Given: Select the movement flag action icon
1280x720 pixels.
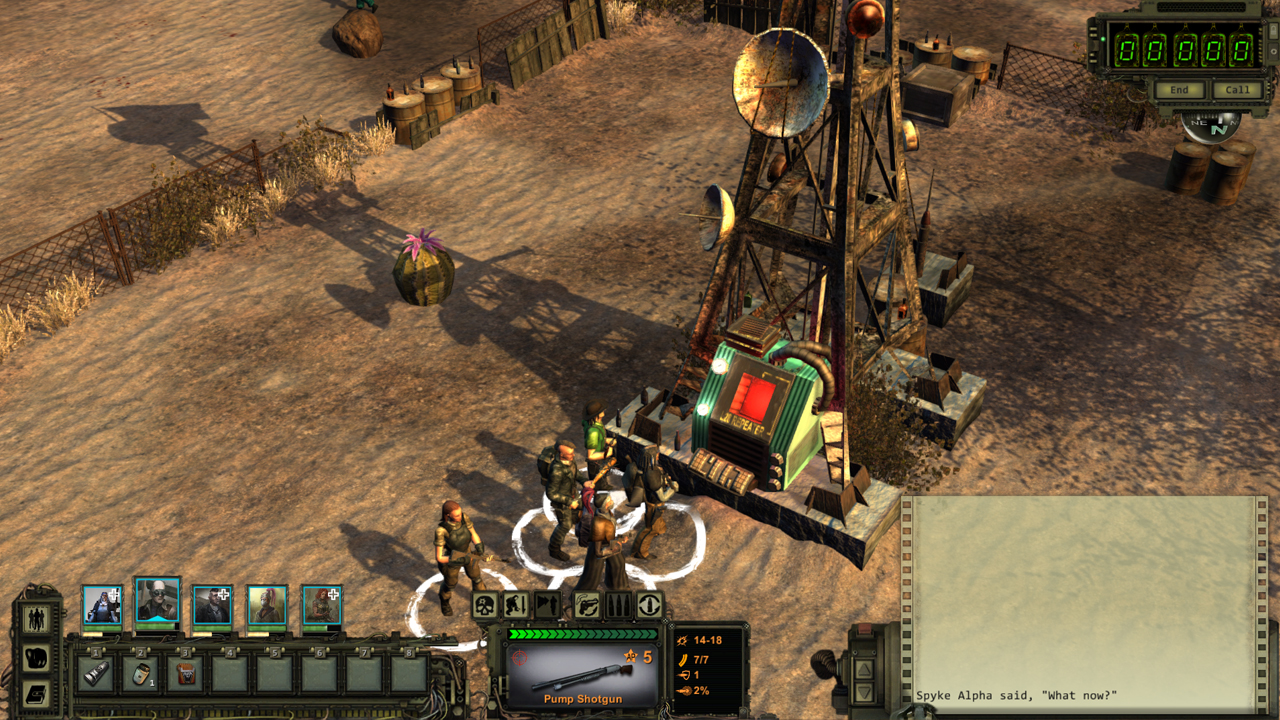Looking at the screenshot, I should pos(547,604).
